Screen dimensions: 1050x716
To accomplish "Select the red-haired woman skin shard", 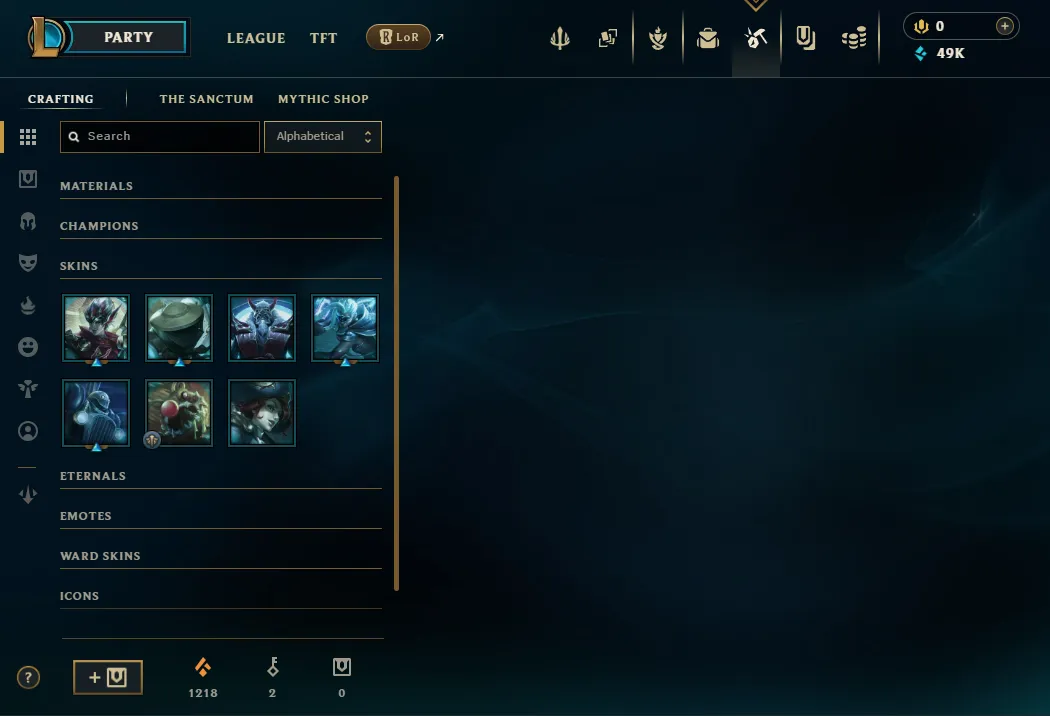I will click(x=262, y=412).
